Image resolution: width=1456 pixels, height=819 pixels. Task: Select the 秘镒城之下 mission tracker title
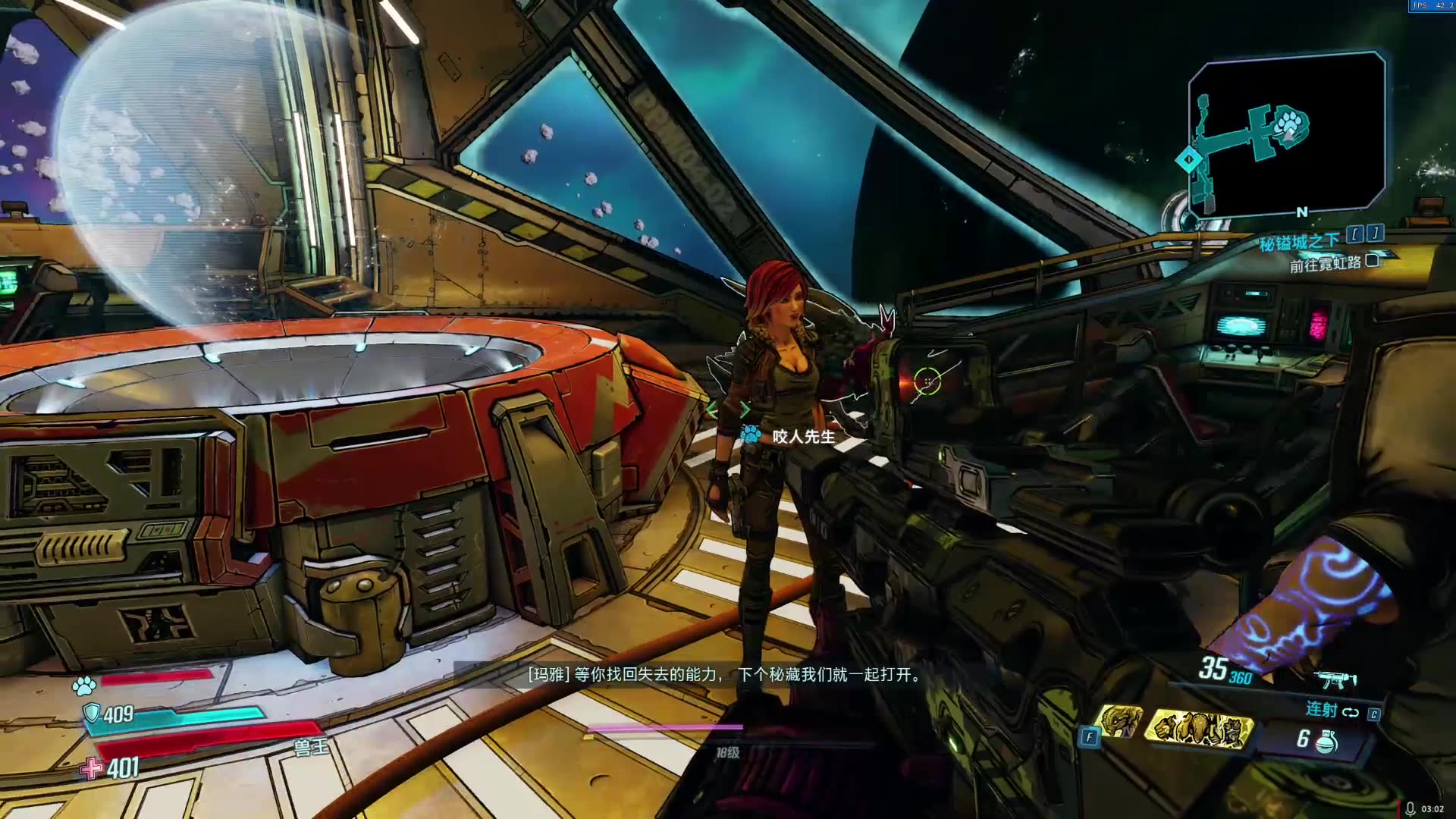pos(1300,243)
